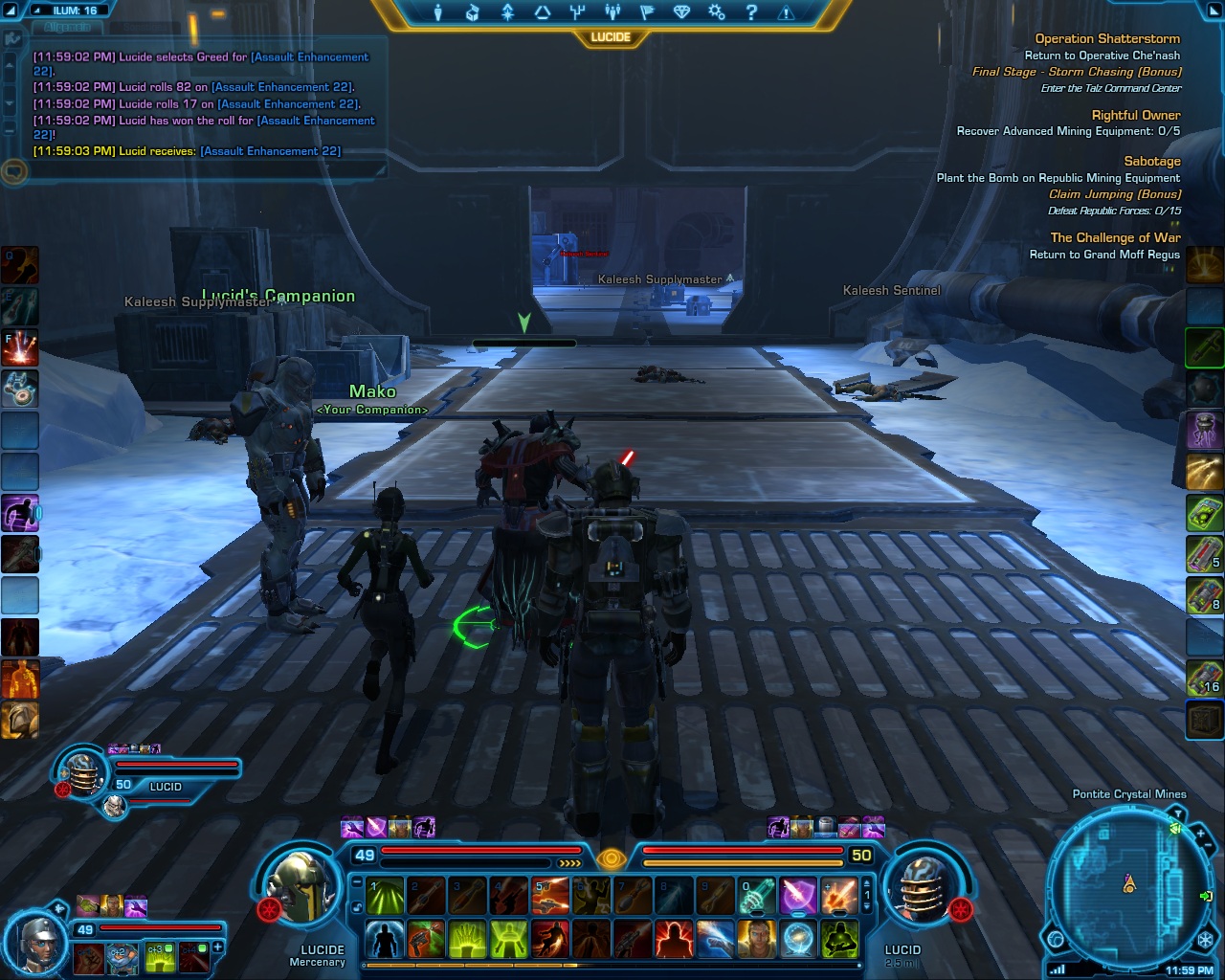The height and width of the screenshot is (980, 1225).
Task: Open the world map globe button
Action: coord(1056,939)
